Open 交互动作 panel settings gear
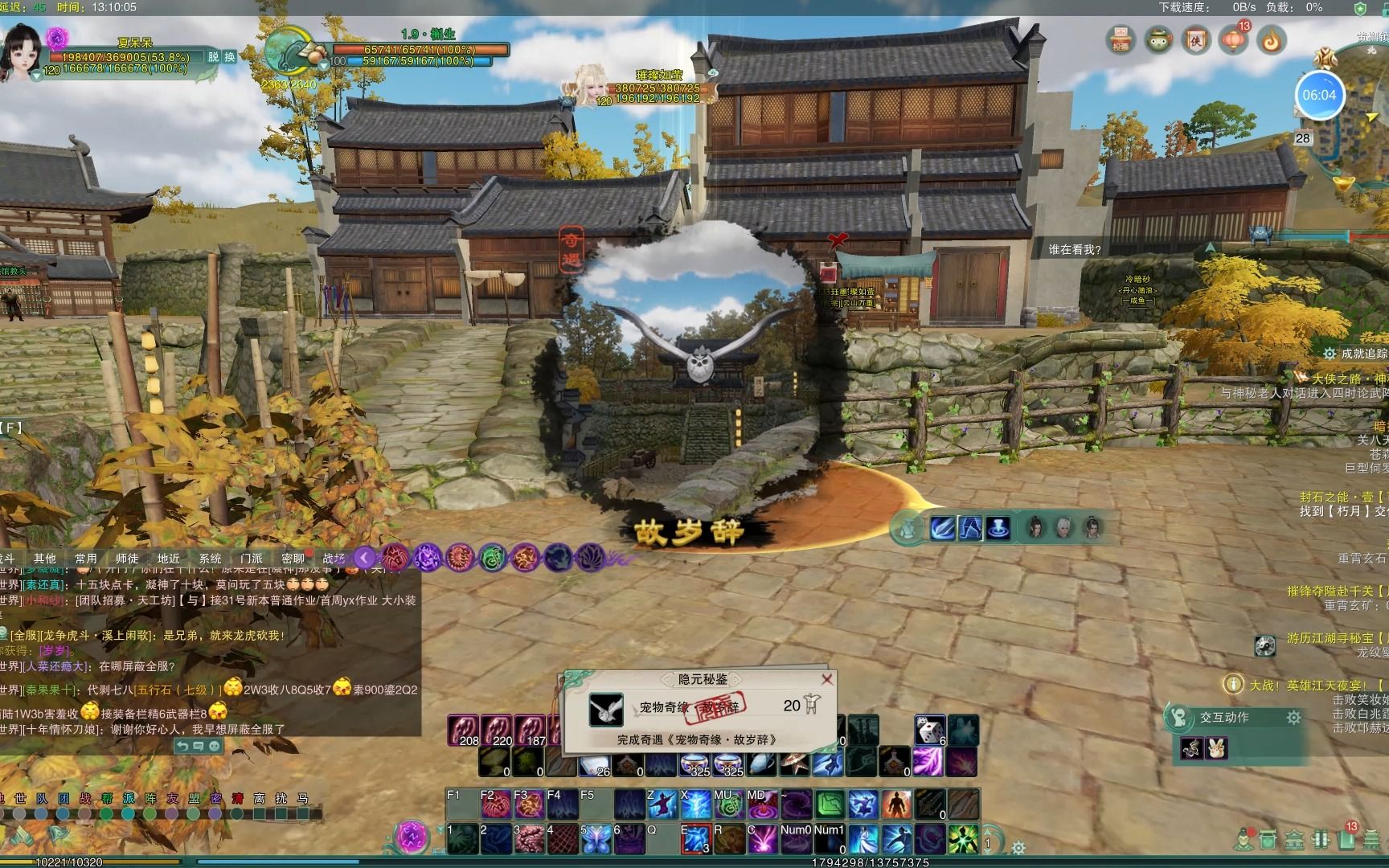 (x=1293, y=718)
